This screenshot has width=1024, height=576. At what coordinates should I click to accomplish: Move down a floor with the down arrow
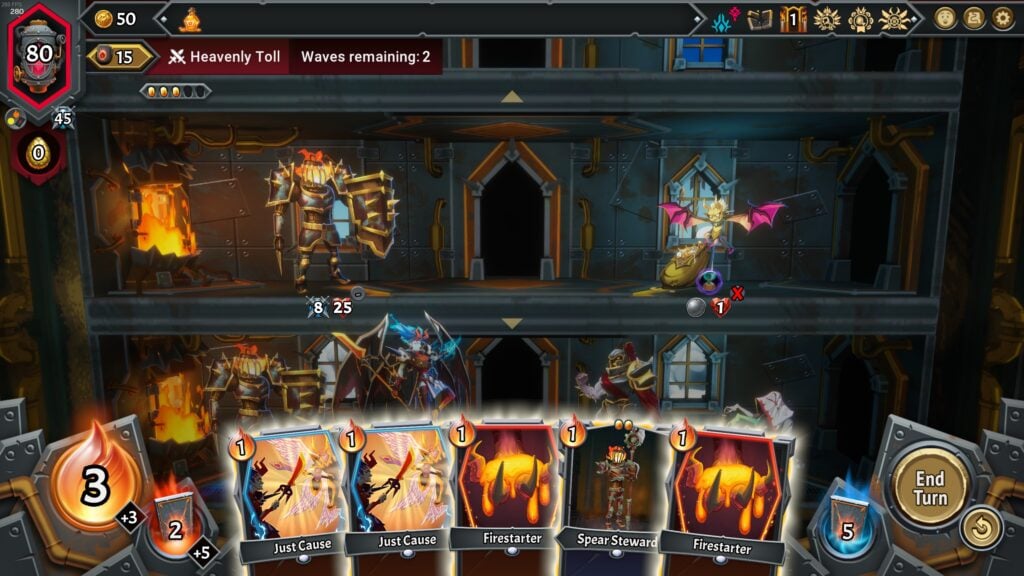[x=512, y=323]
